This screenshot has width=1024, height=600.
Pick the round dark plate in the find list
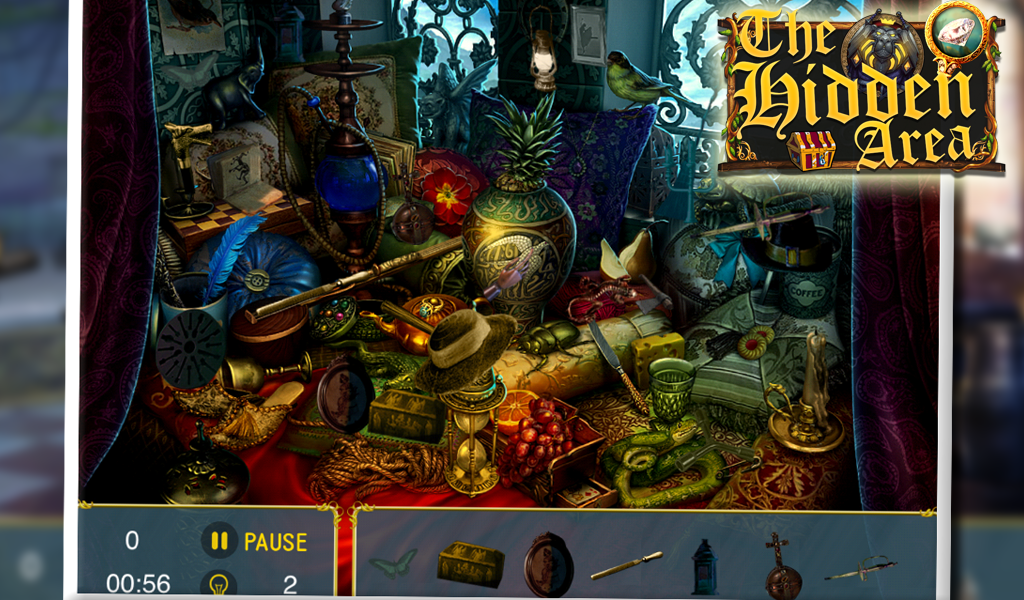pos(549,565)
